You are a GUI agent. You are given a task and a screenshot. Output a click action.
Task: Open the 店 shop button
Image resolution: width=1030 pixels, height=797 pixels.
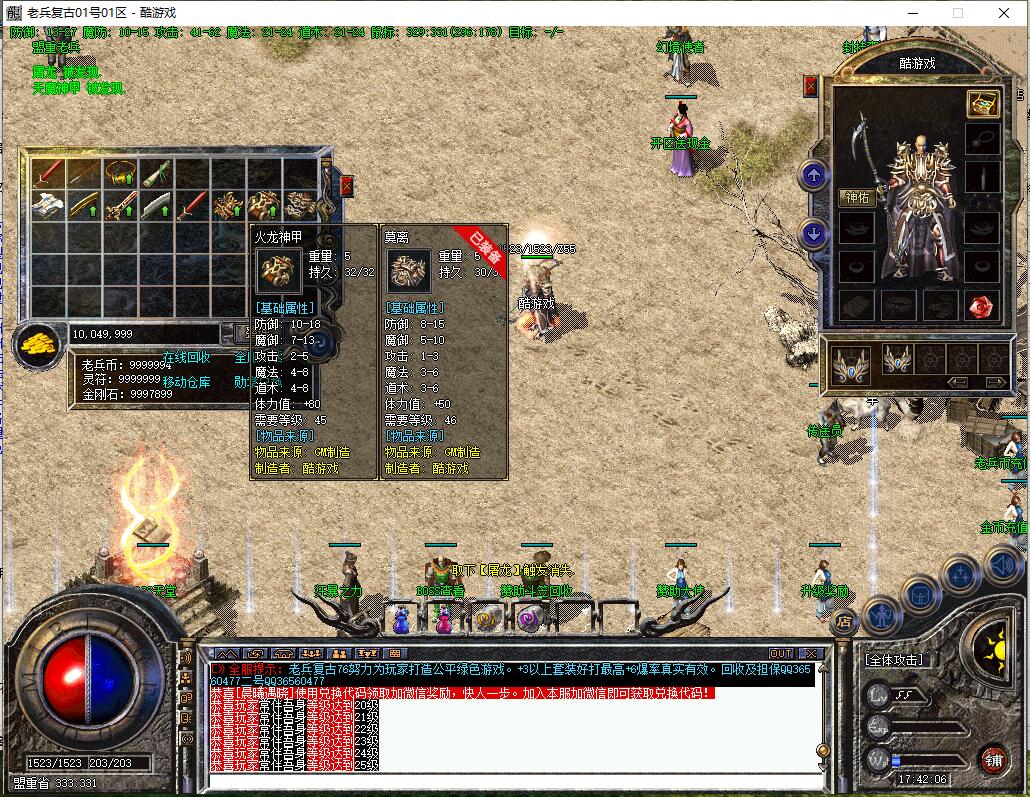[x=843, y=621]
